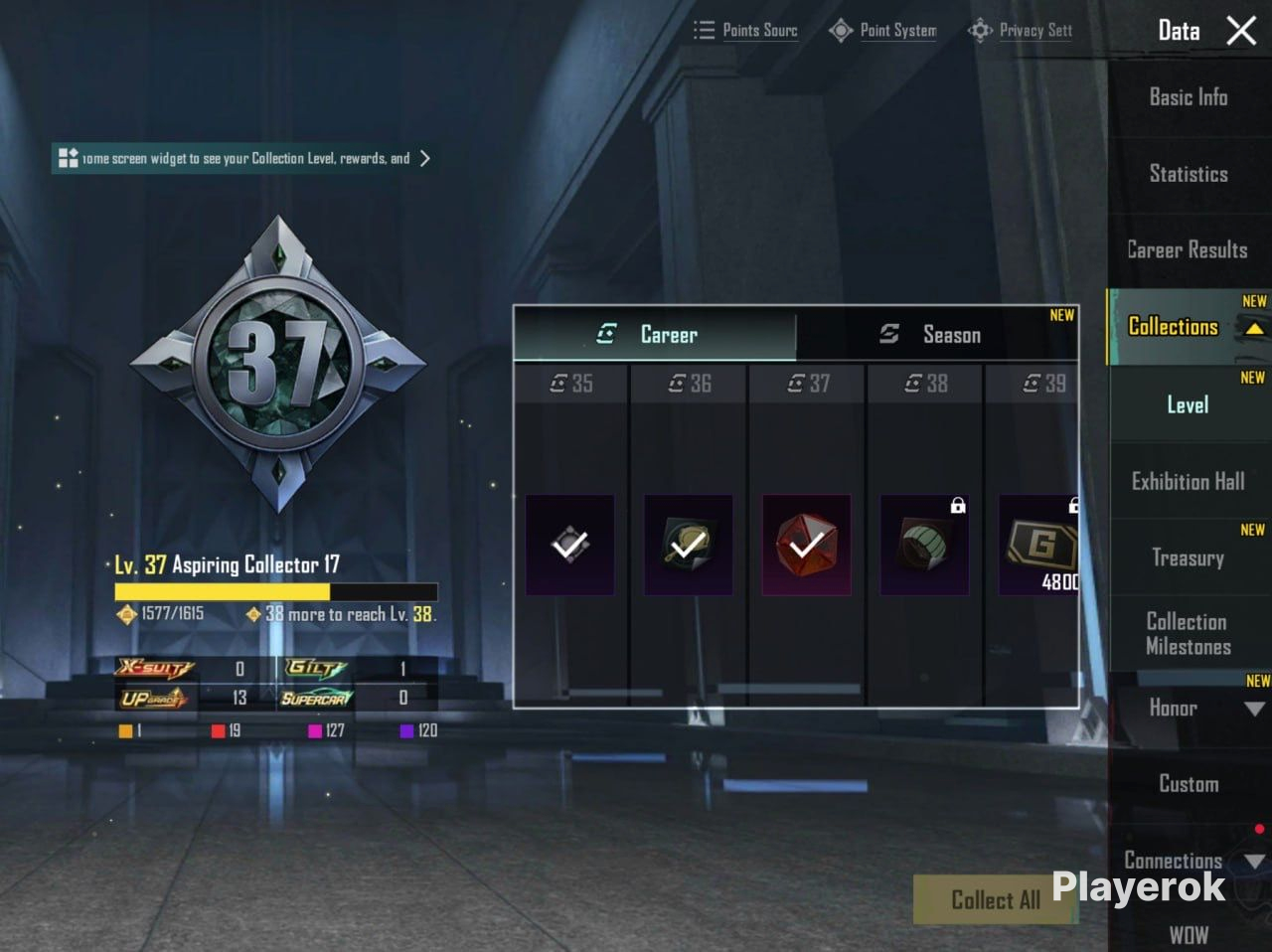Open the Point System explanation
This screenshot has width=1272, height=952.
coord(883,31)
